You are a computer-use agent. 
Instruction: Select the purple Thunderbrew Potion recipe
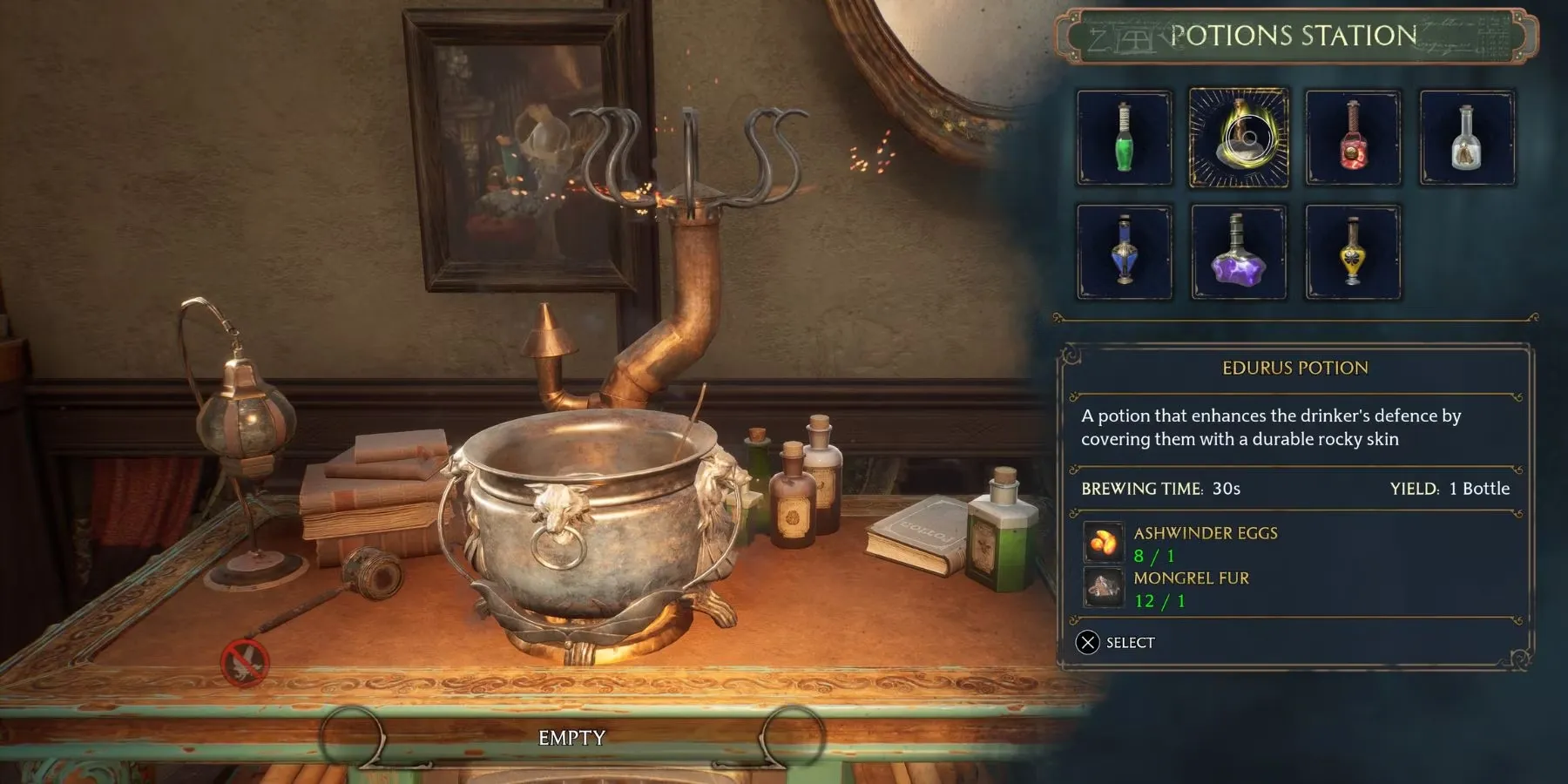pos(1239,252)
